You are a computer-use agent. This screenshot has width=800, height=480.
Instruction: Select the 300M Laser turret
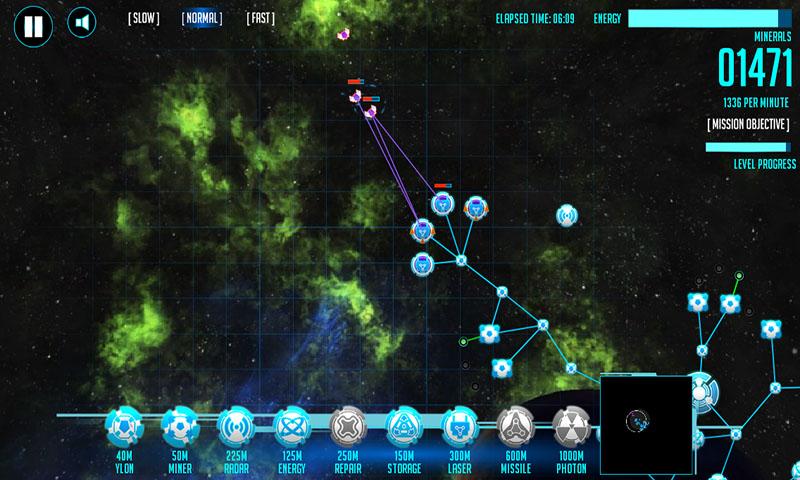tap(460, 427)
